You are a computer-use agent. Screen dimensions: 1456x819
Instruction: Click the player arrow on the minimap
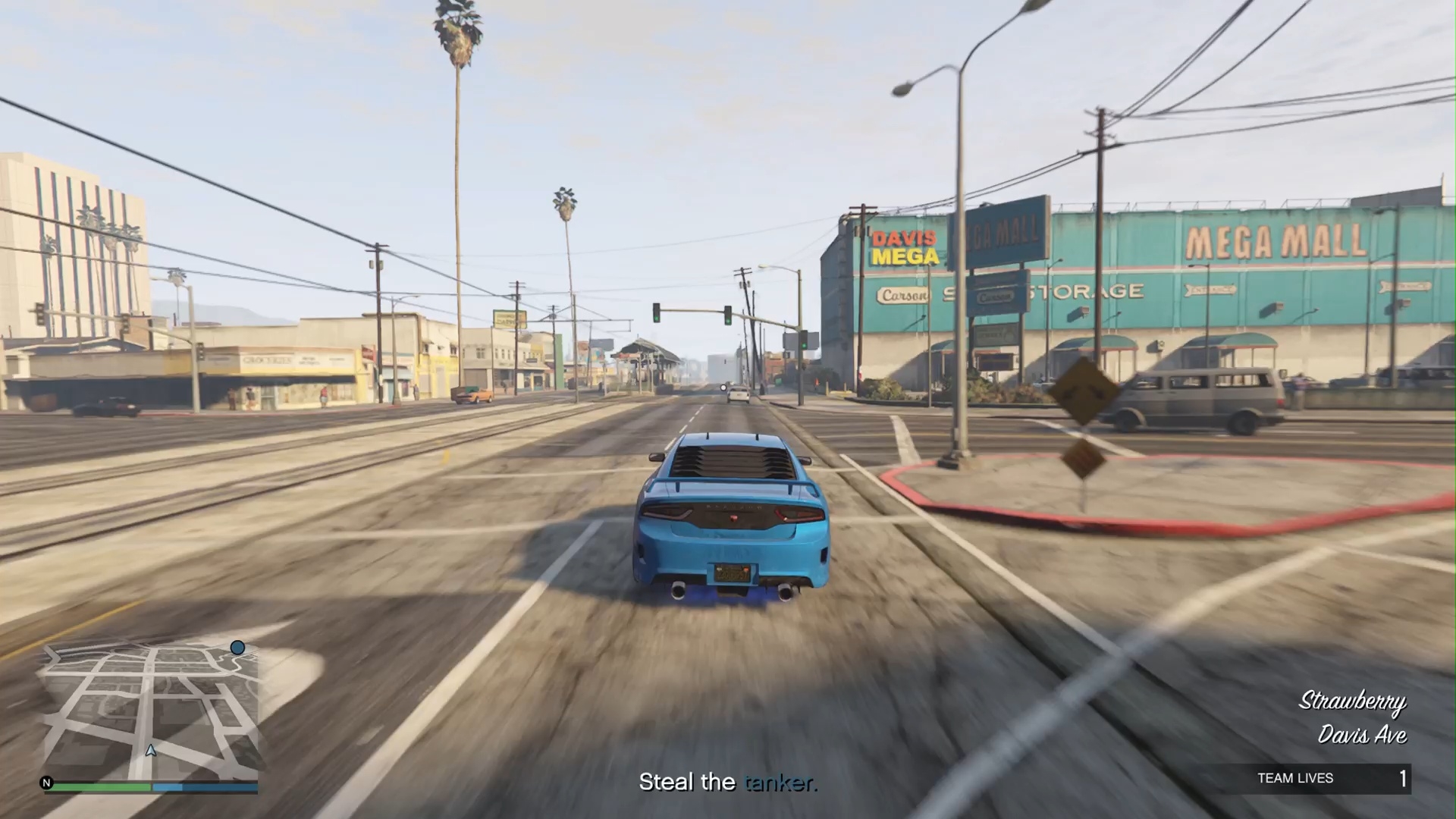click(151, 751)
